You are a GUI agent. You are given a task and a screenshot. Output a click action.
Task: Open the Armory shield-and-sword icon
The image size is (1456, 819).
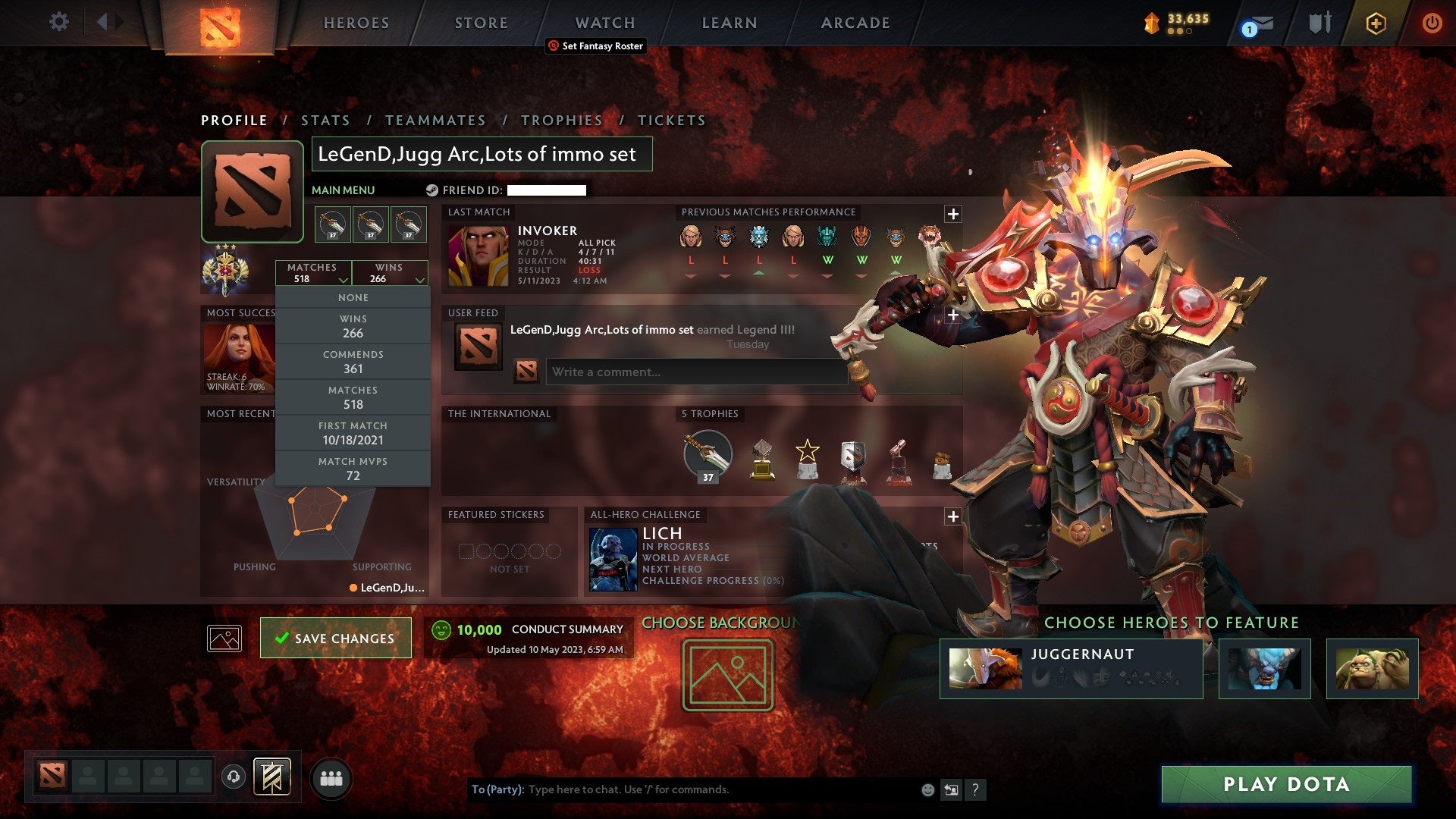click(x=1319, y=23)
